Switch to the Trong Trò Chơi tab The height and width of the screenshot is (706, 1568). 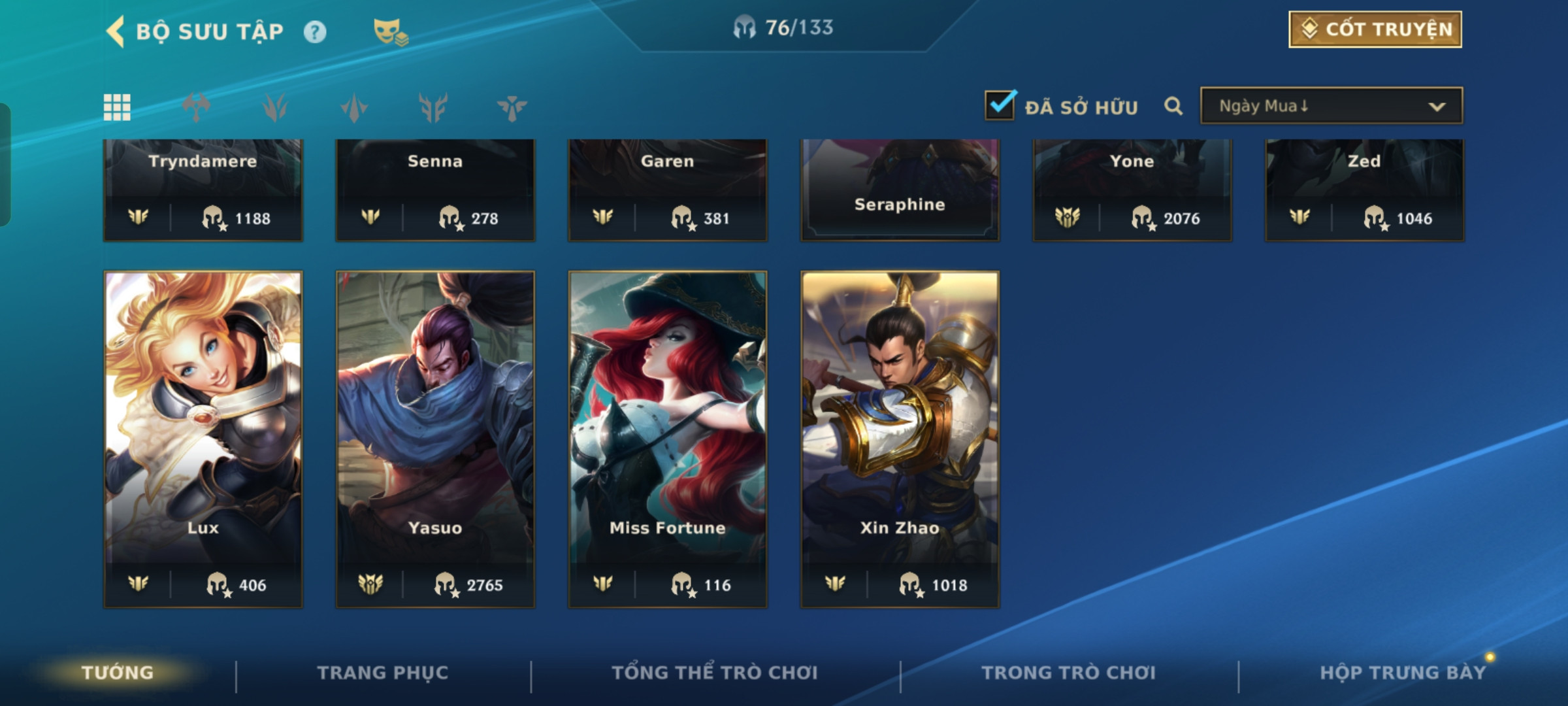click(x=1069, y=673)
